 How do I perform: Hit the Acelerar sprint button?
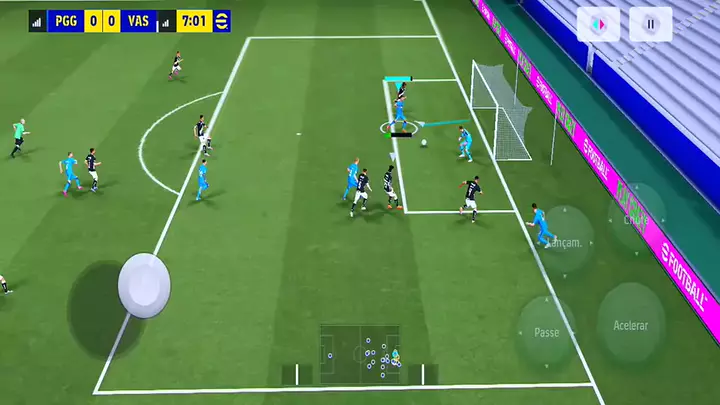[630, 324]
